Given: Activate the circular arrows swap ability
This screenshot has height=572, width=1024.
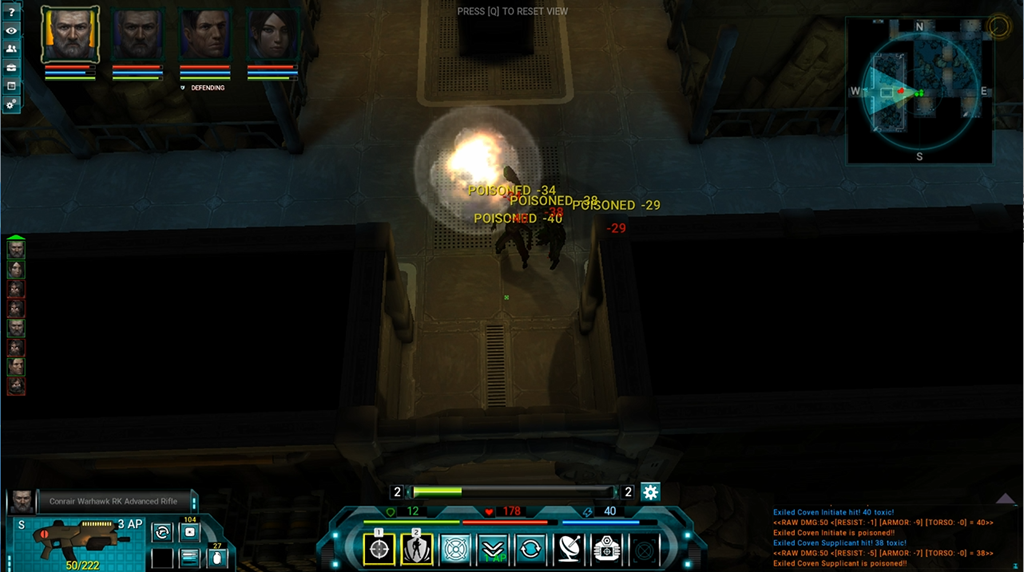Looking at the screenshot, I should (x=530, y=549).
